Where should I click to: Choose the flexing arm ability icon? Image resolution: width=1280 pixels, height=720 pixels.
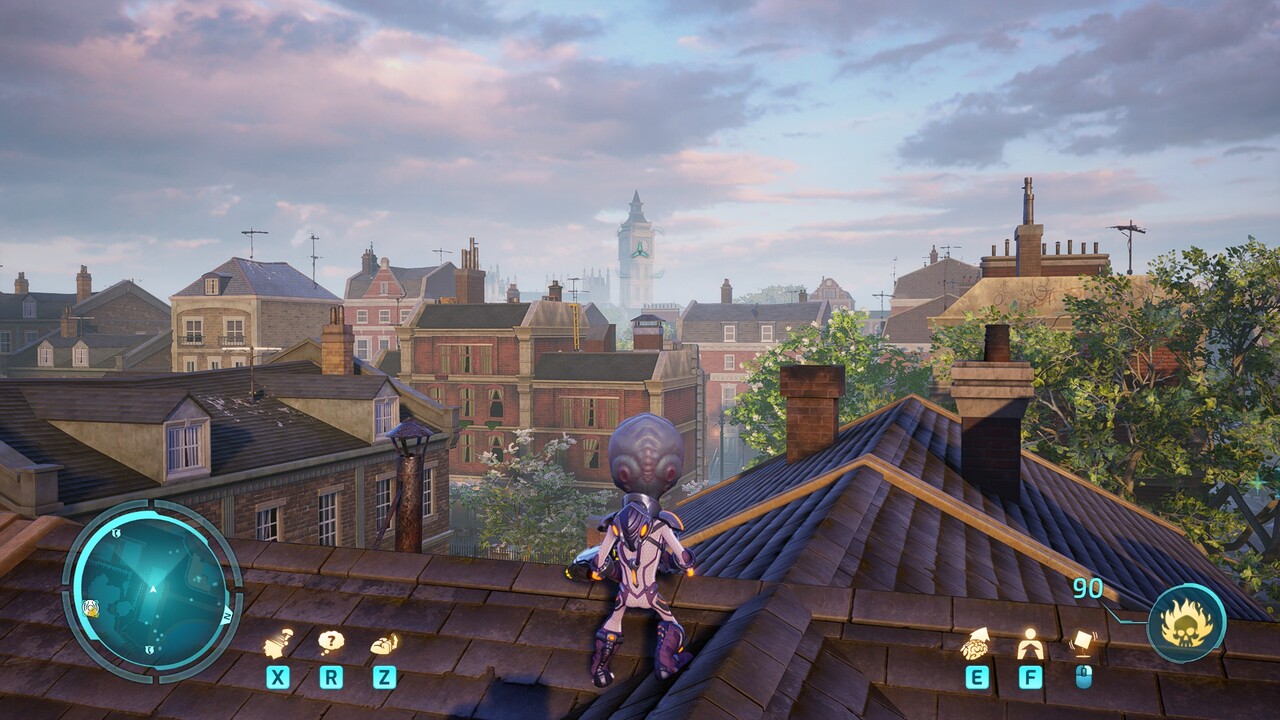click(x=384, y=644)
